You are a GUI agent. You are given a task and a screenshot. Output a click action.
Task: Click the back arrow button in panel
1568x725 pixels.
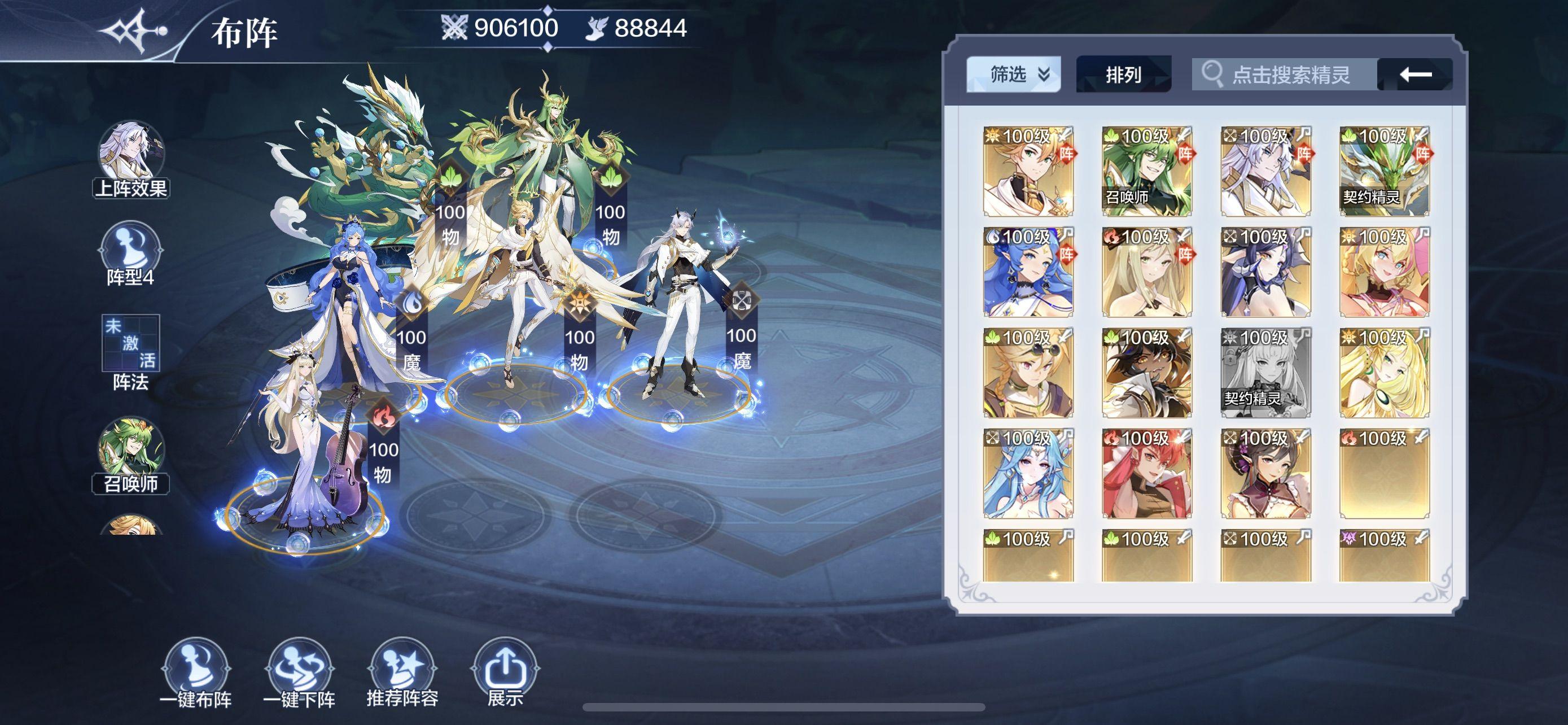(x=1415, y=75)
